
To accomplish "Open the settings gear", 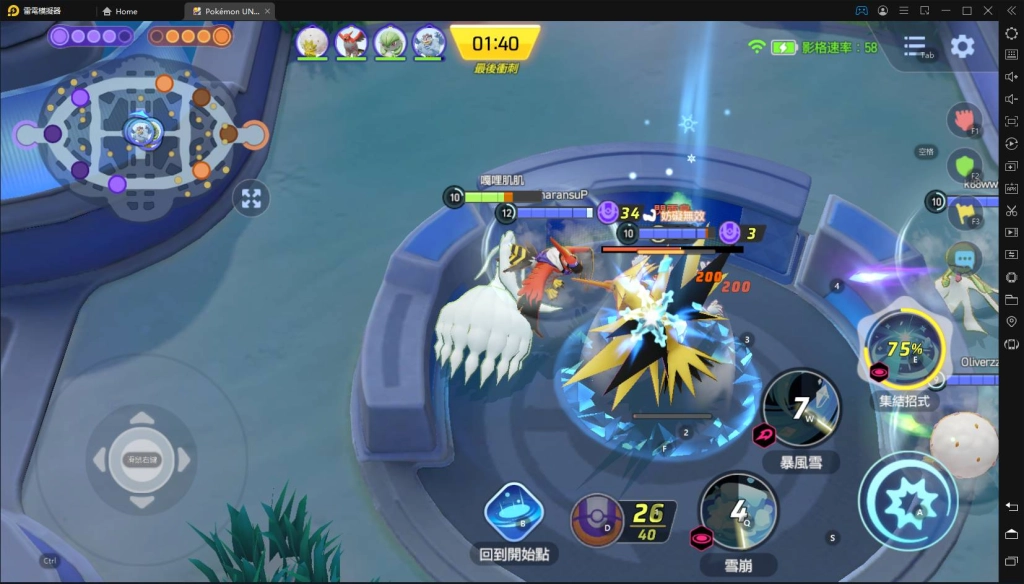I will tap(962, 46).
